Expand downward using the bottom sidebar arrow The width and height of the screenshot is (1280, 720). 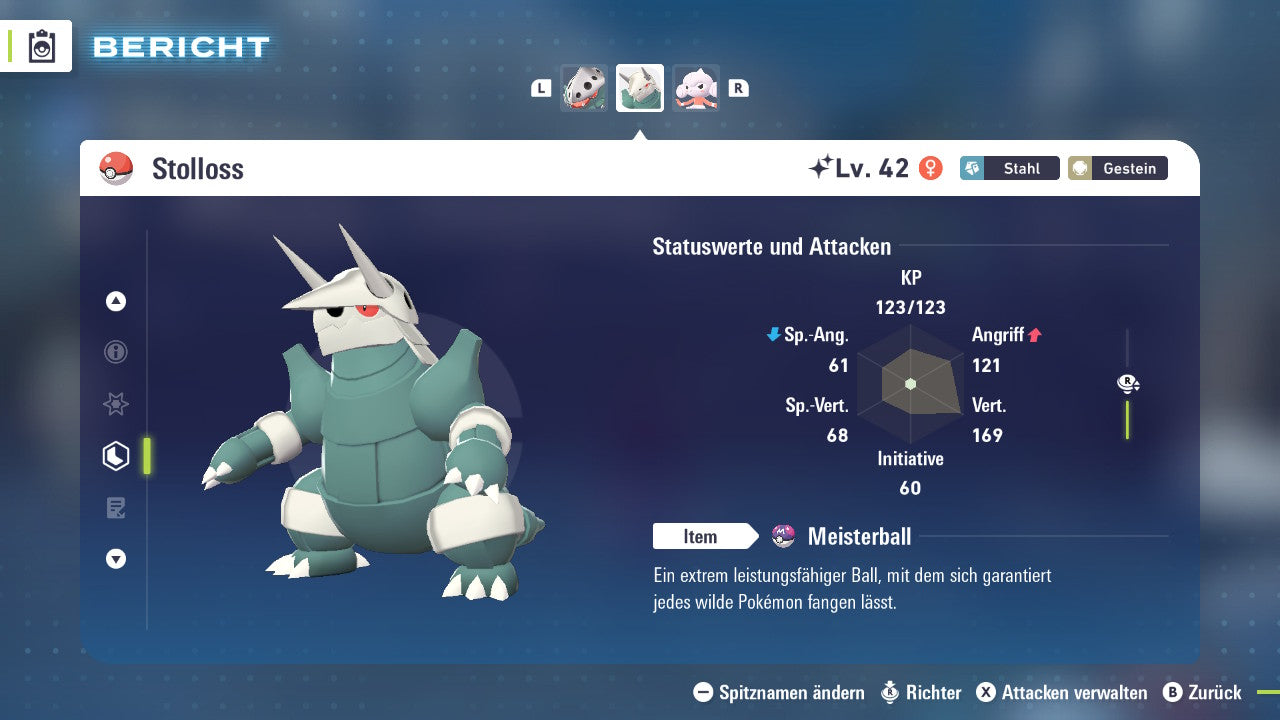click(115, 560)
